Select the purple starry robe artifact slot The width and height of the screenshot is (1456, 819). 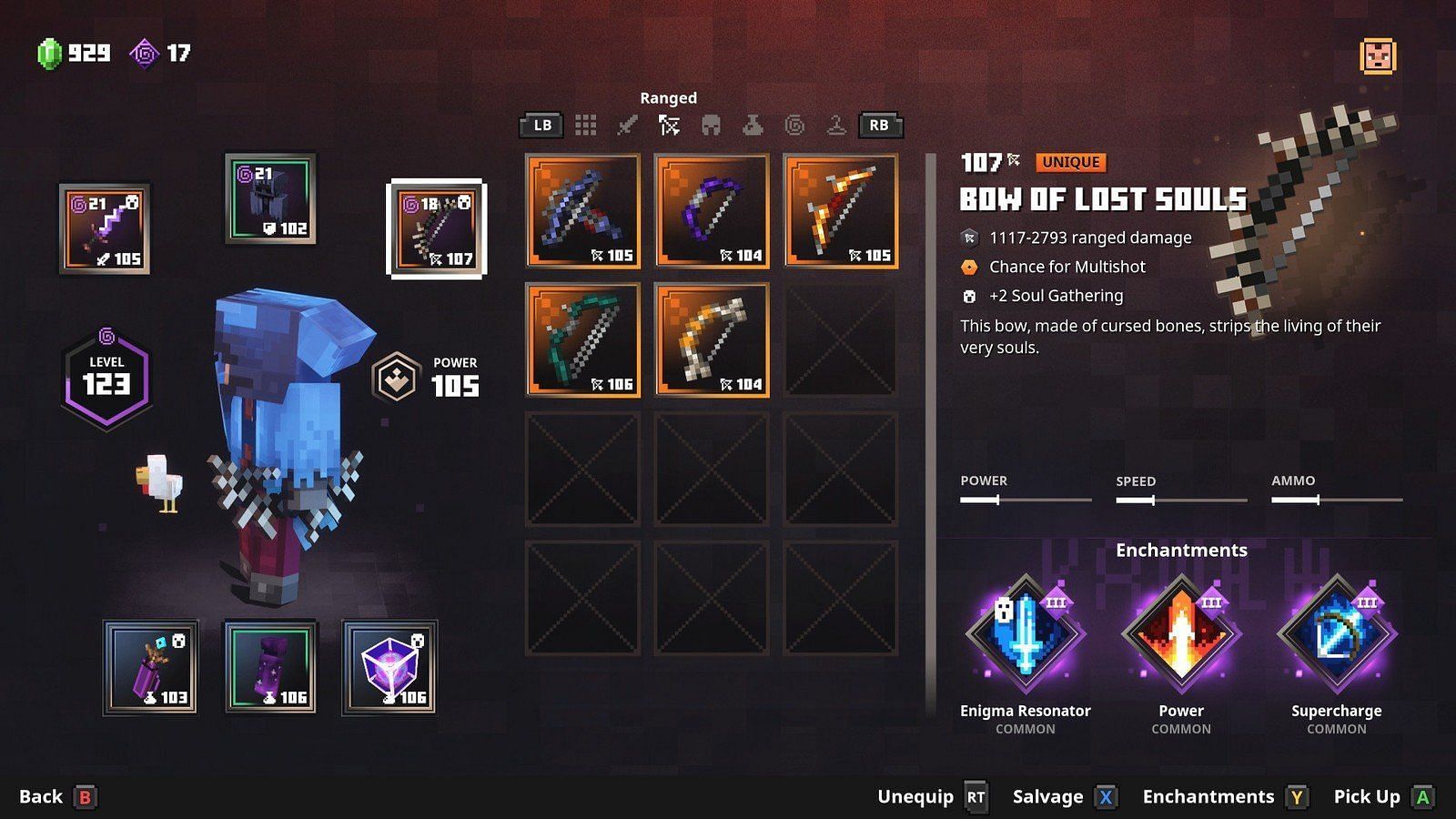[x=270, y=667]
